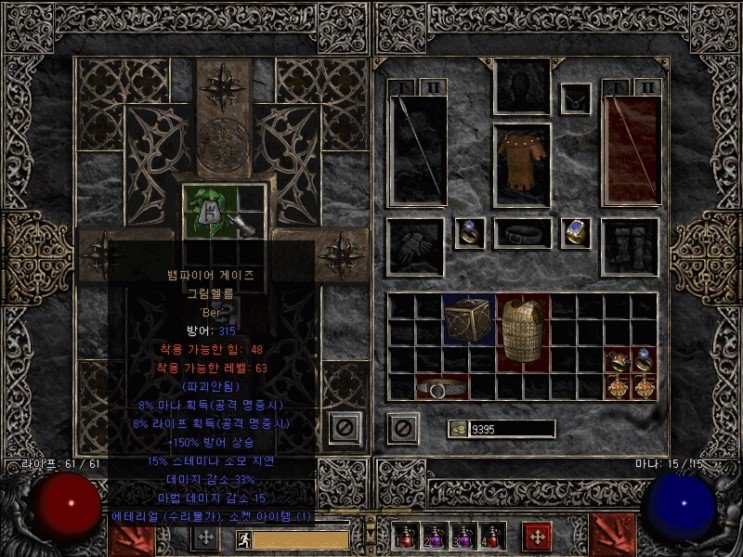The image size is (743, 557).
Task: Pick up the belt in the inventory grid
Action: [x=442, y=387]
